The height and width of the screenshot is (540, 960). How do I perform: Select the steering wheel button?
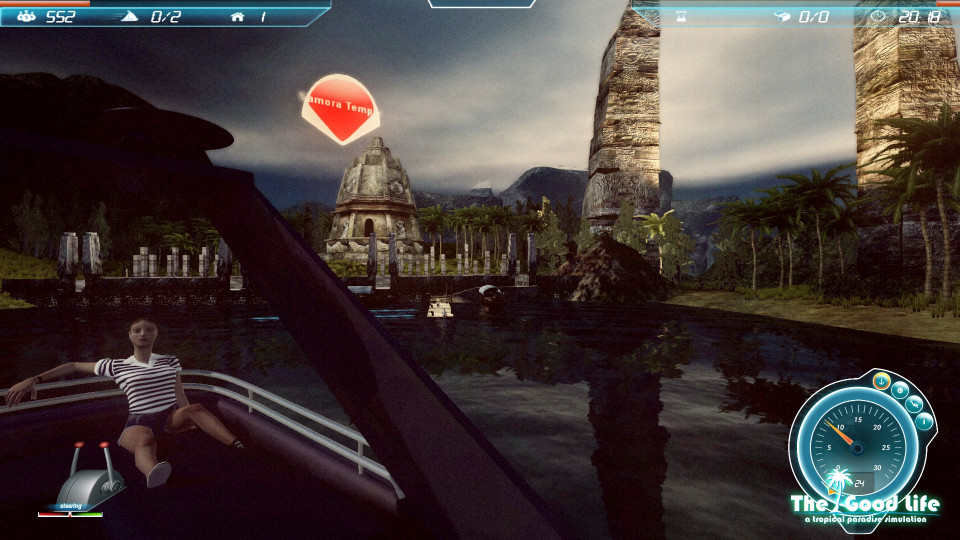[900, 390]
